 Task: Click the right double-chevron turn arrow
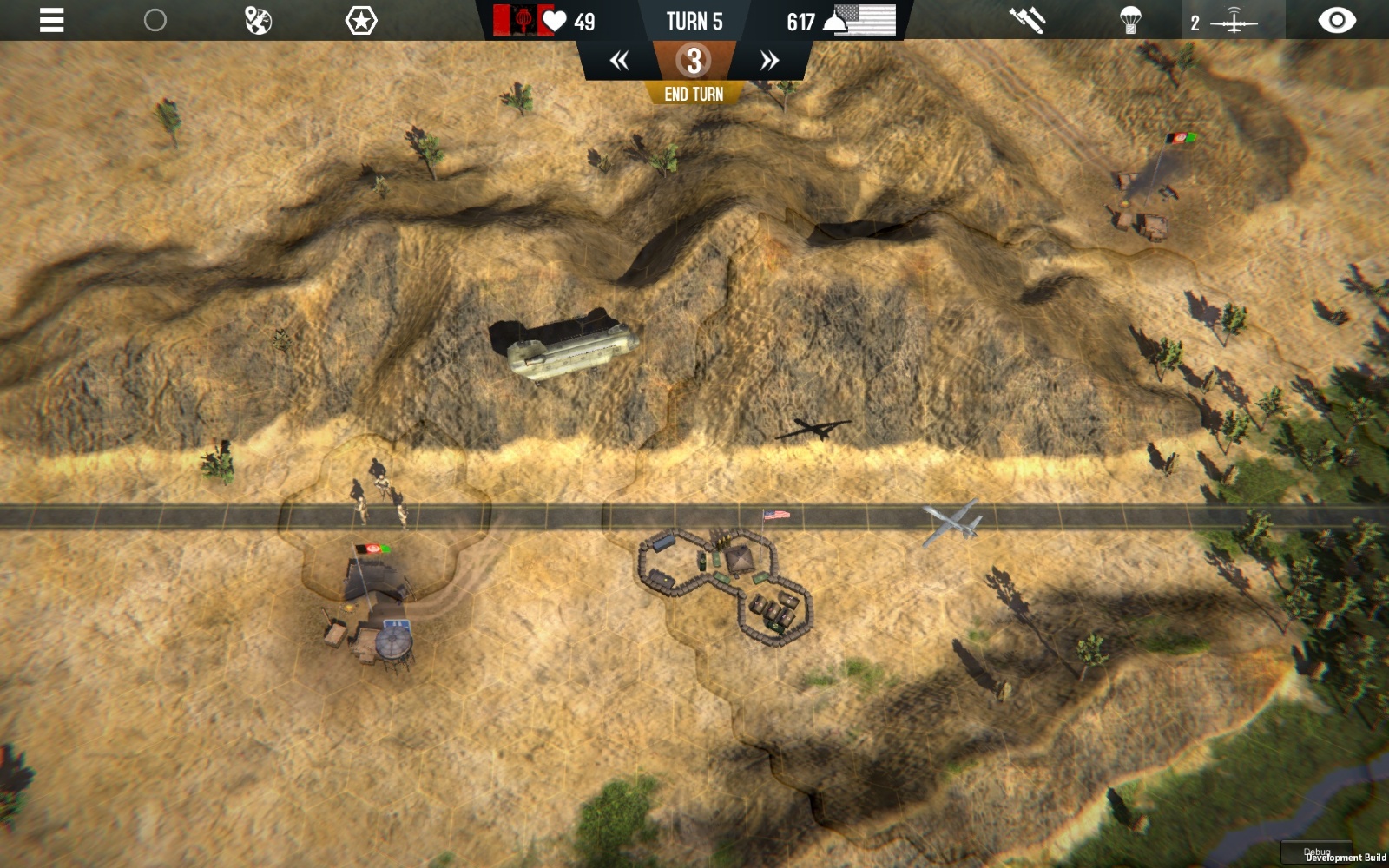point(767,59)
